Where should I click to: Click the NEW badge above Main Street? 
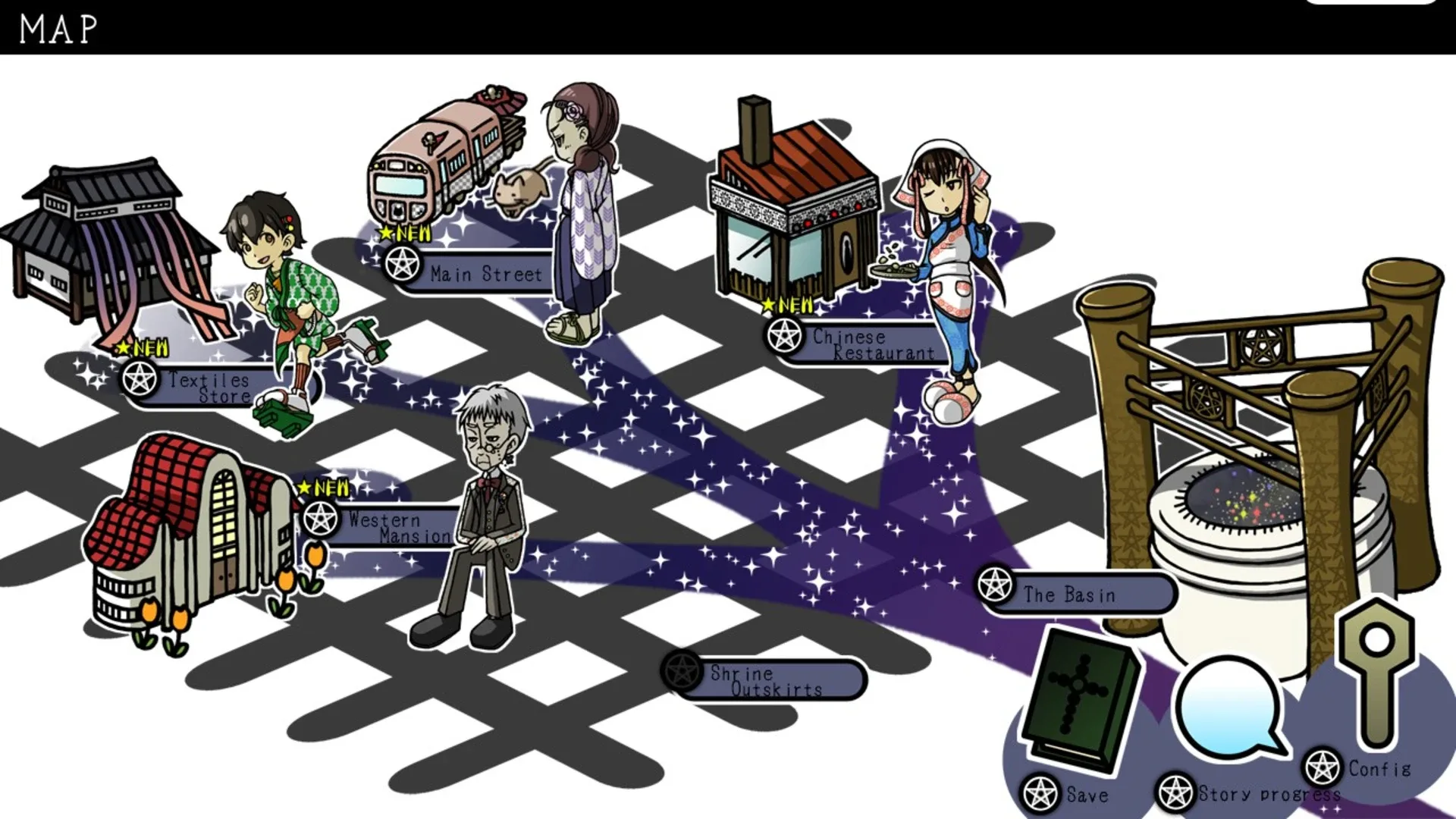pyautogui.click(x=404, y=234)
